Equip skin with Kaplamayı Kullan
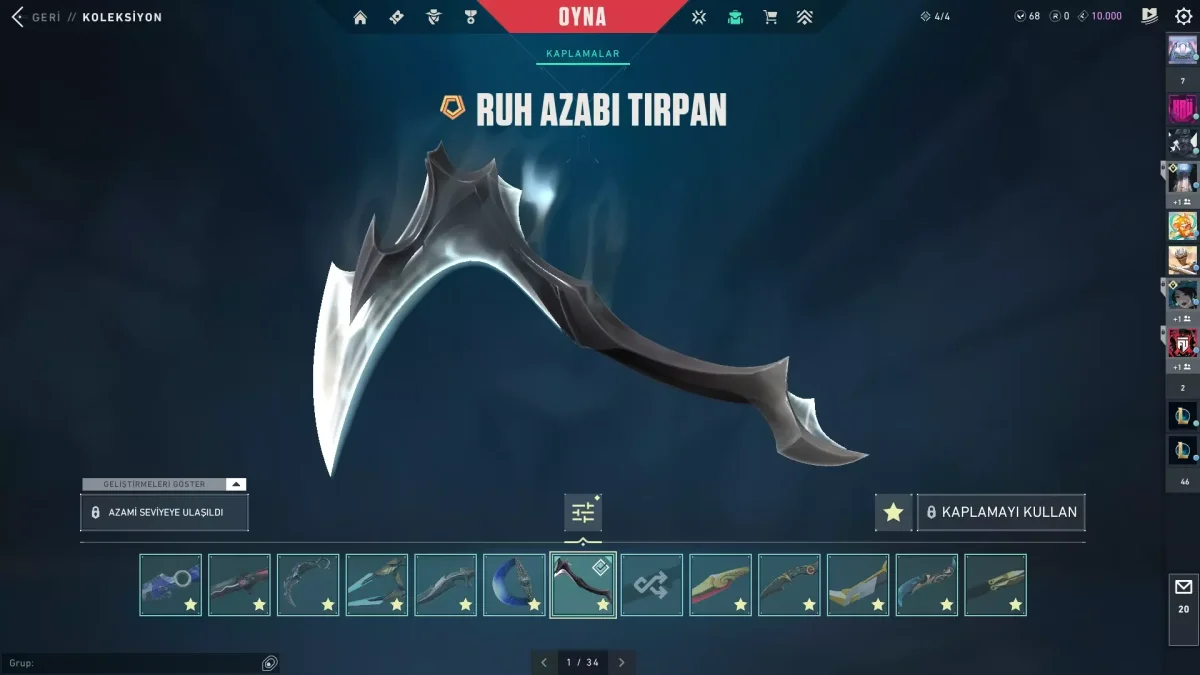Viewport: 1200px width, 675px height. [1001, 512]
